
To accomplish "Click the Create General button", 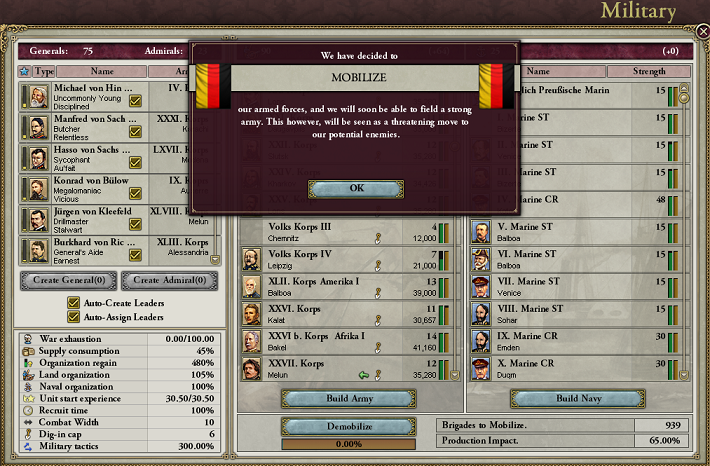I will 70,280.
